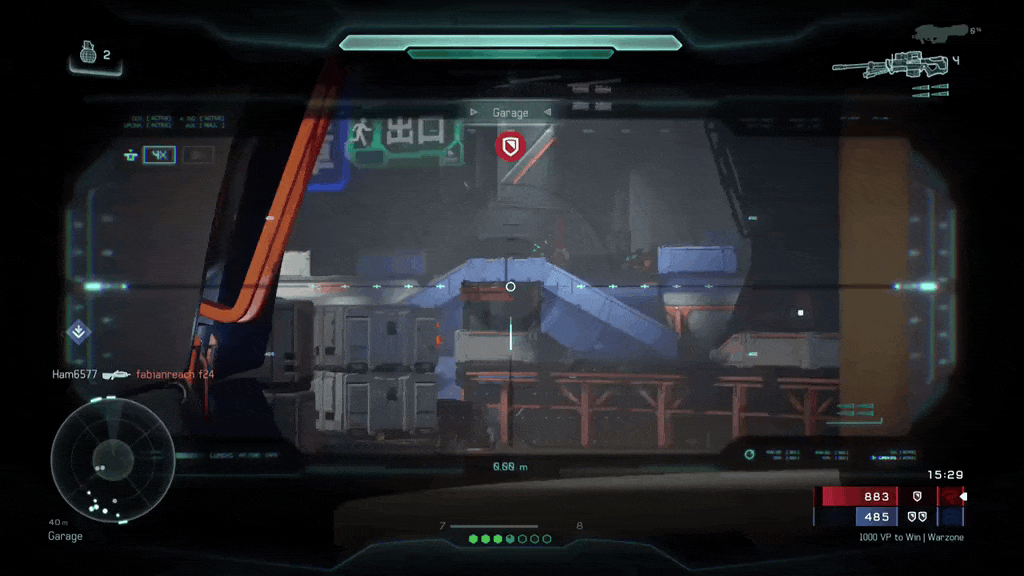Click the green REQ level pips
The image size is (1024, 576).
pyautogui.click(x=510, y=539)
